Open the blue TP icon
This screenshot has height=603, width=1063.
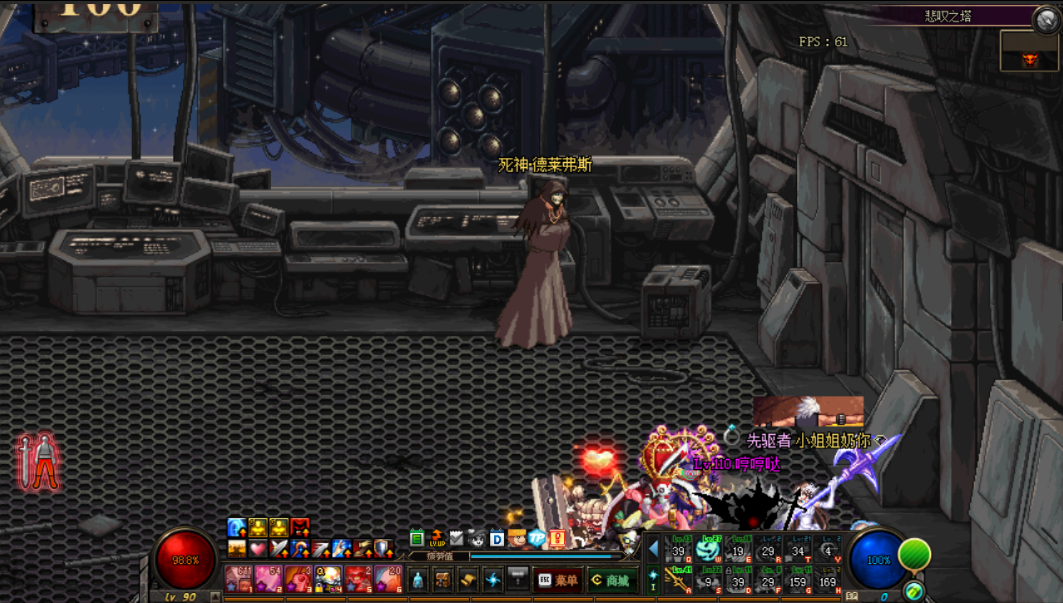537,539
